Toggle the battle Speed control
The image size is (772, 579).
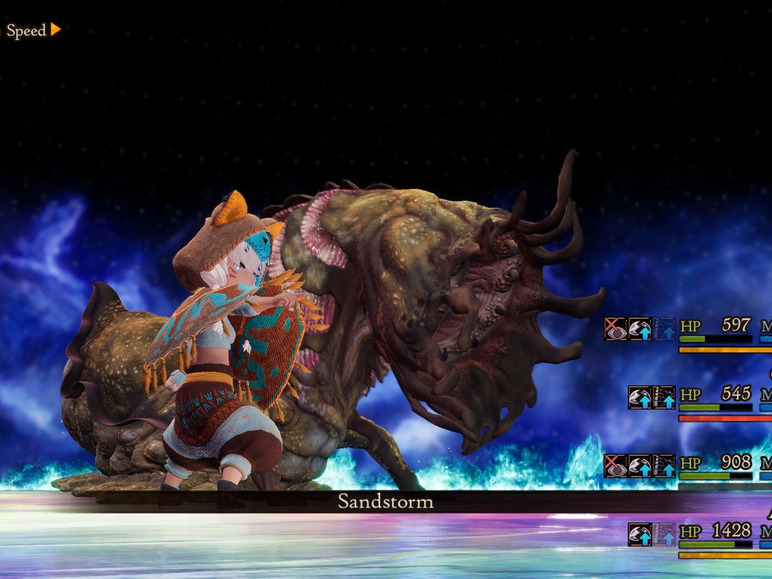[34, 30]
